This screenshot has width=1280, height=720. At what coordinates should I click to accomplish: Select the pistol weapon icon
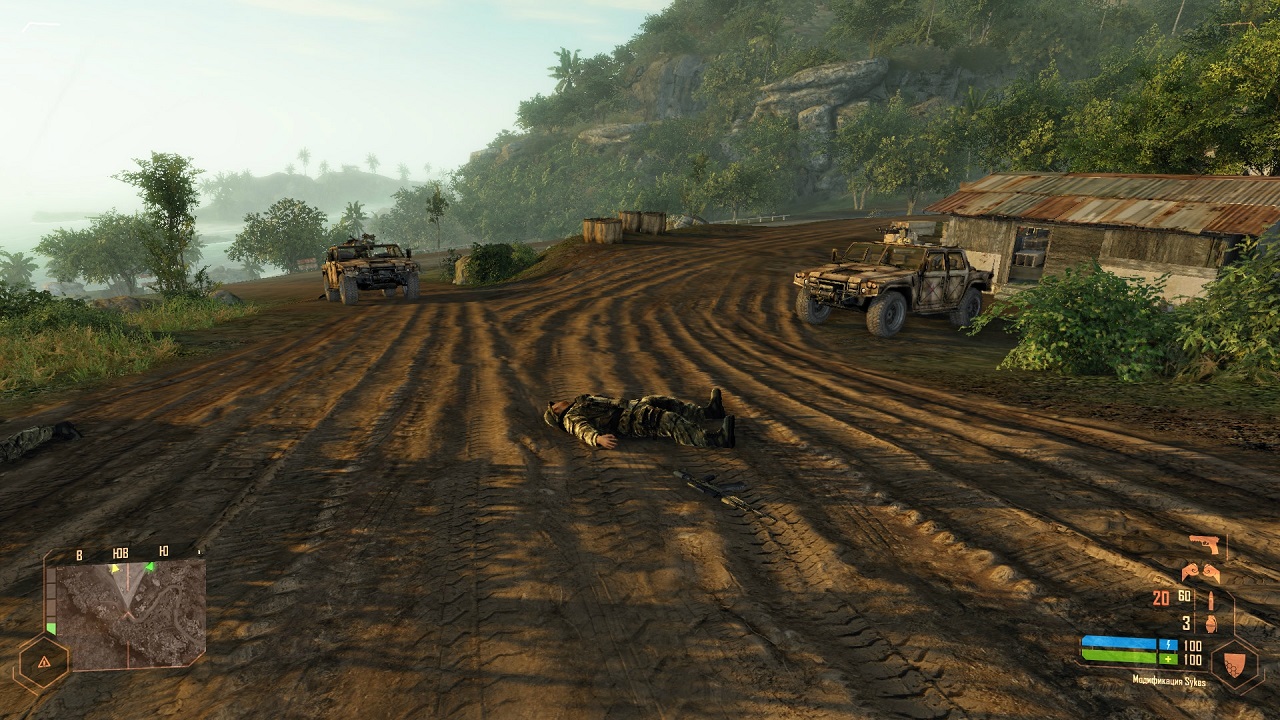click(1204, 544)
